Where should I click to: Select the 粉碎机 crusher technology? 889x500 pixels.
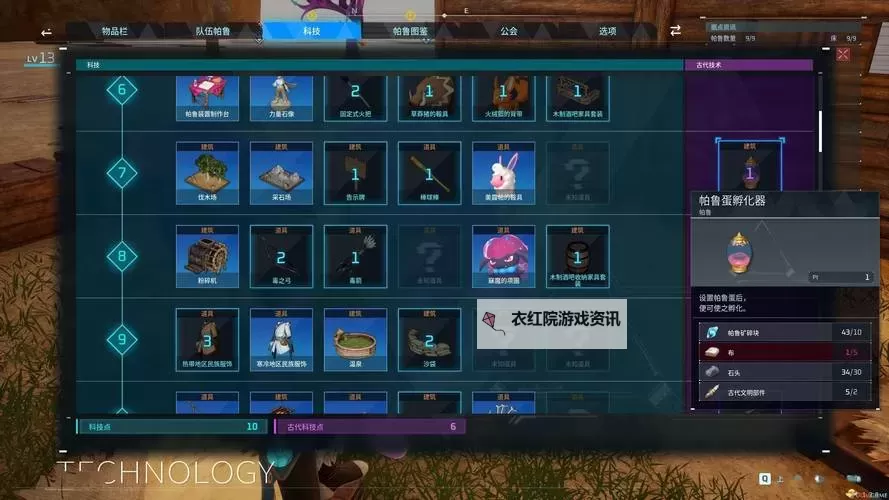click(x=207, y=256)
